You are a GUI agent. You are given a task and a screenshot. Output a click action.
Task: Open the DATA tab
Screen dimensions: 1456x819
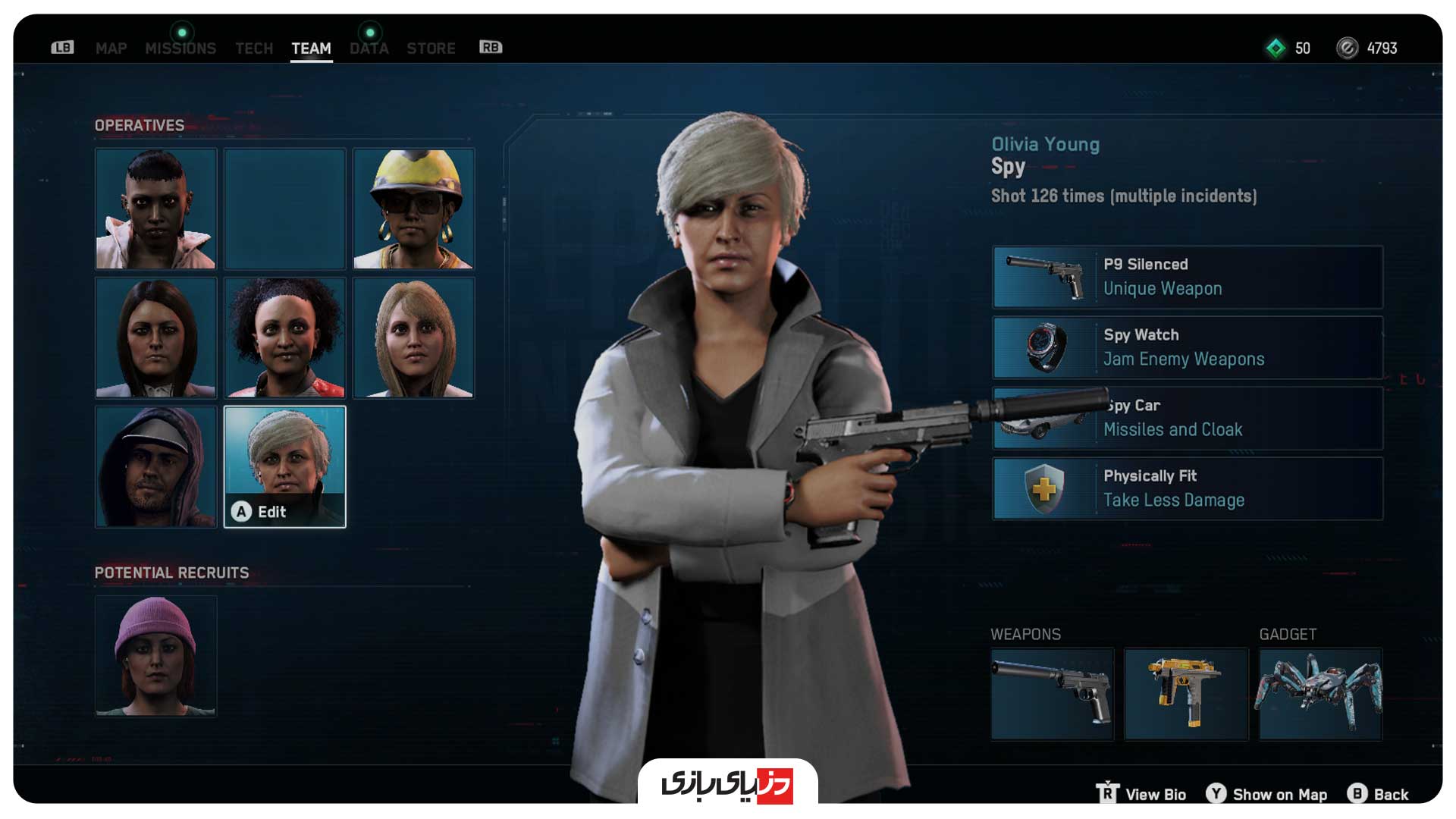(x=369, y=49)
